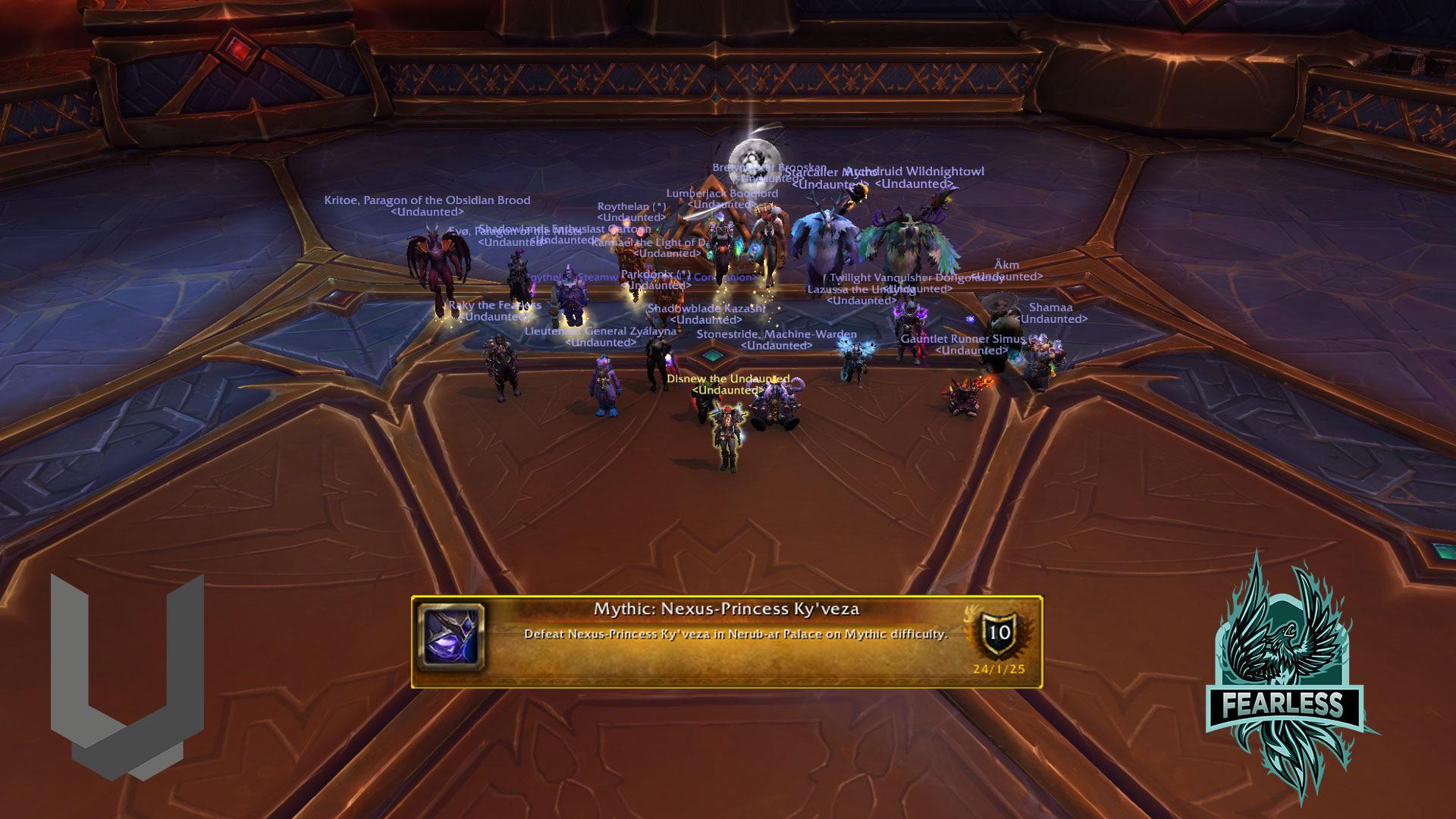Screen dimensions: 1456x819
Task: Click the purple helmet achievement icon
Action: pos(451,637)
